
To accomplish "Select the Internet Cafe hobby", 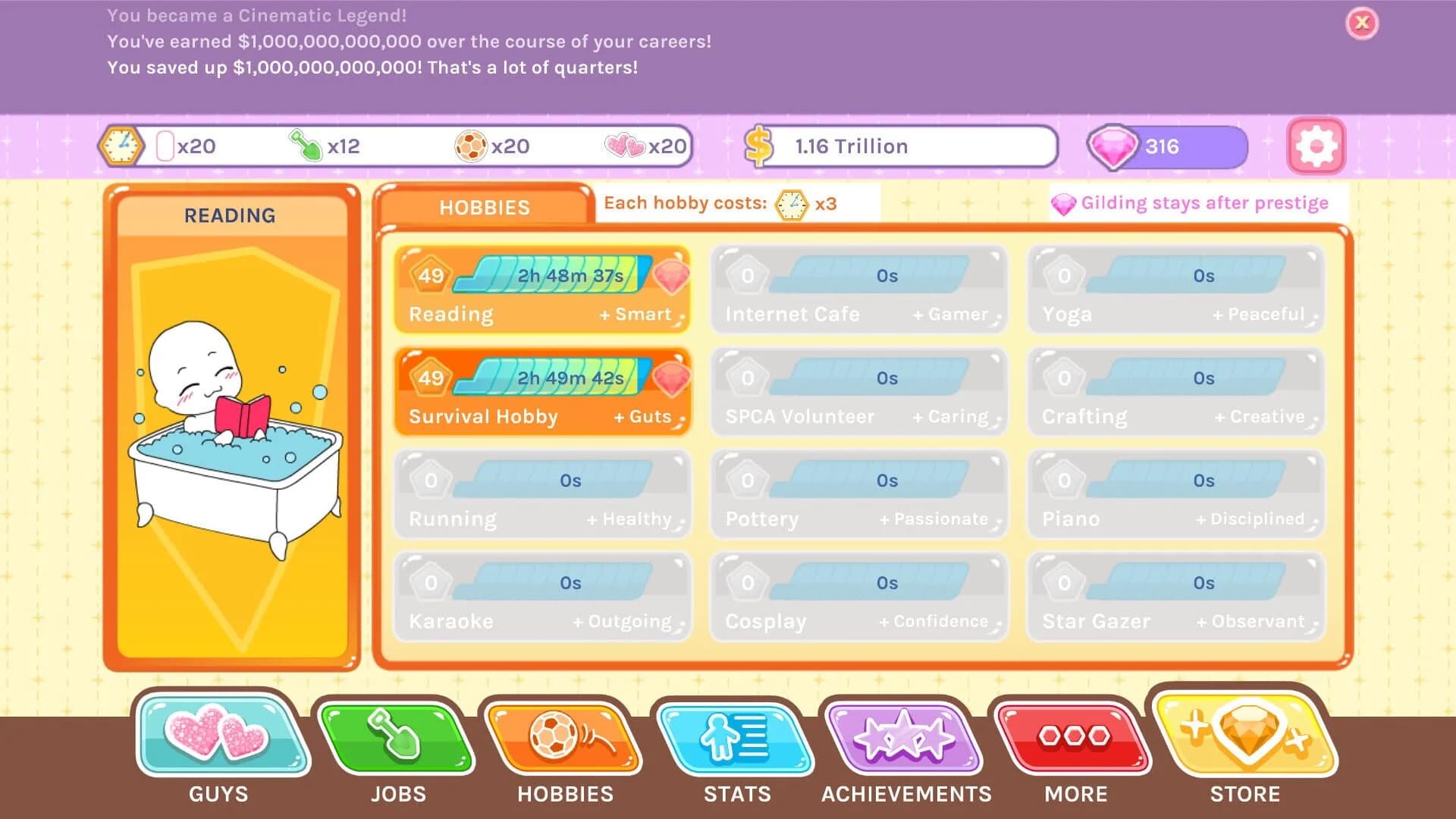I will click(x=858, y=290).
